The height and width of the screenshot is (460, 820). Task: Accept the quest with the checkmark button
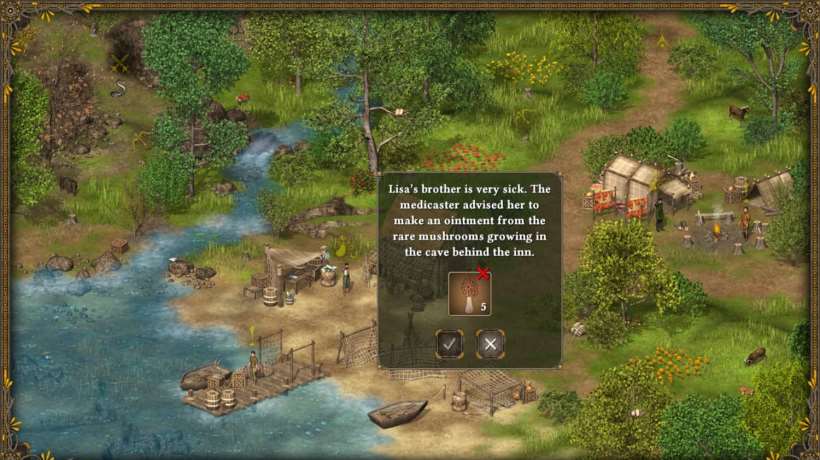point(450,344)
